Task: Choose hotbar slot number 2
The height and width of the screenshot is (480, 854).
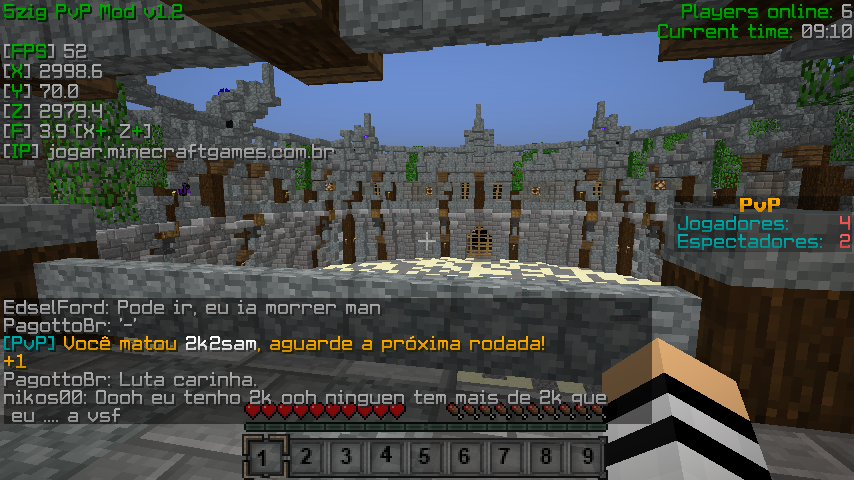Action: 305,458
